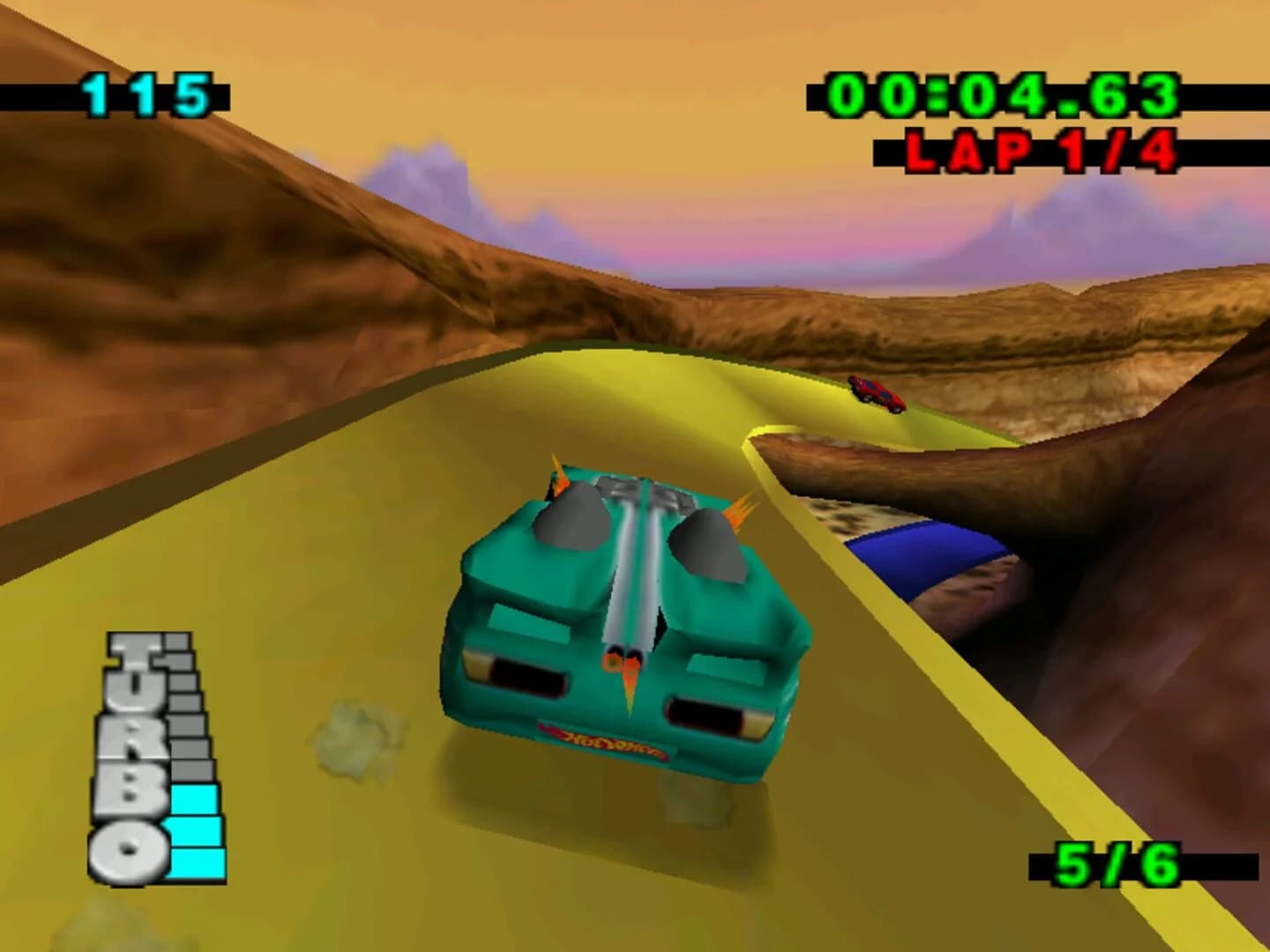The width and height of the screenshot is (1270, 952).
Task: Click the LAP label text
Action: 966,150
